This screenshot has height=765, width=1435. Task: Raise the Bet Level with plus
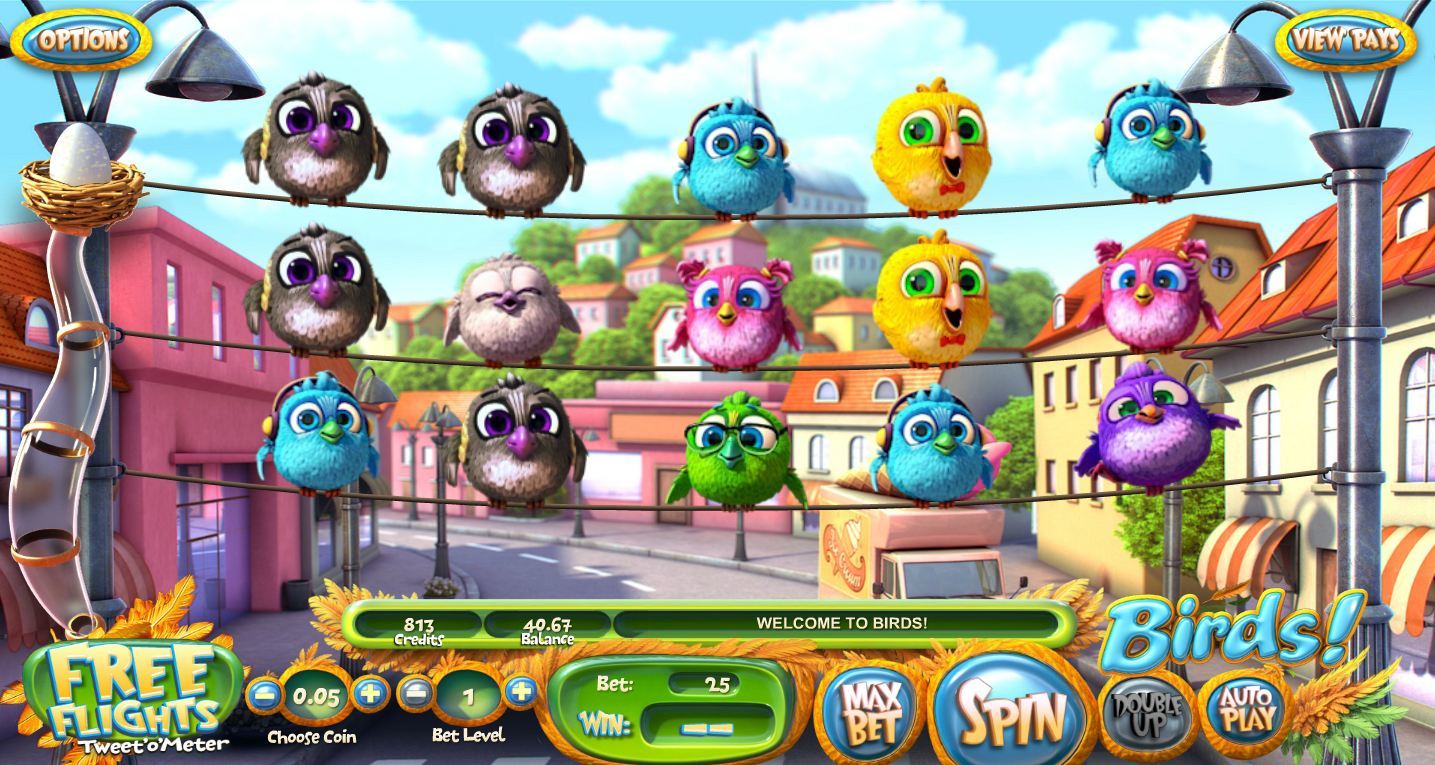click(521, 691)
